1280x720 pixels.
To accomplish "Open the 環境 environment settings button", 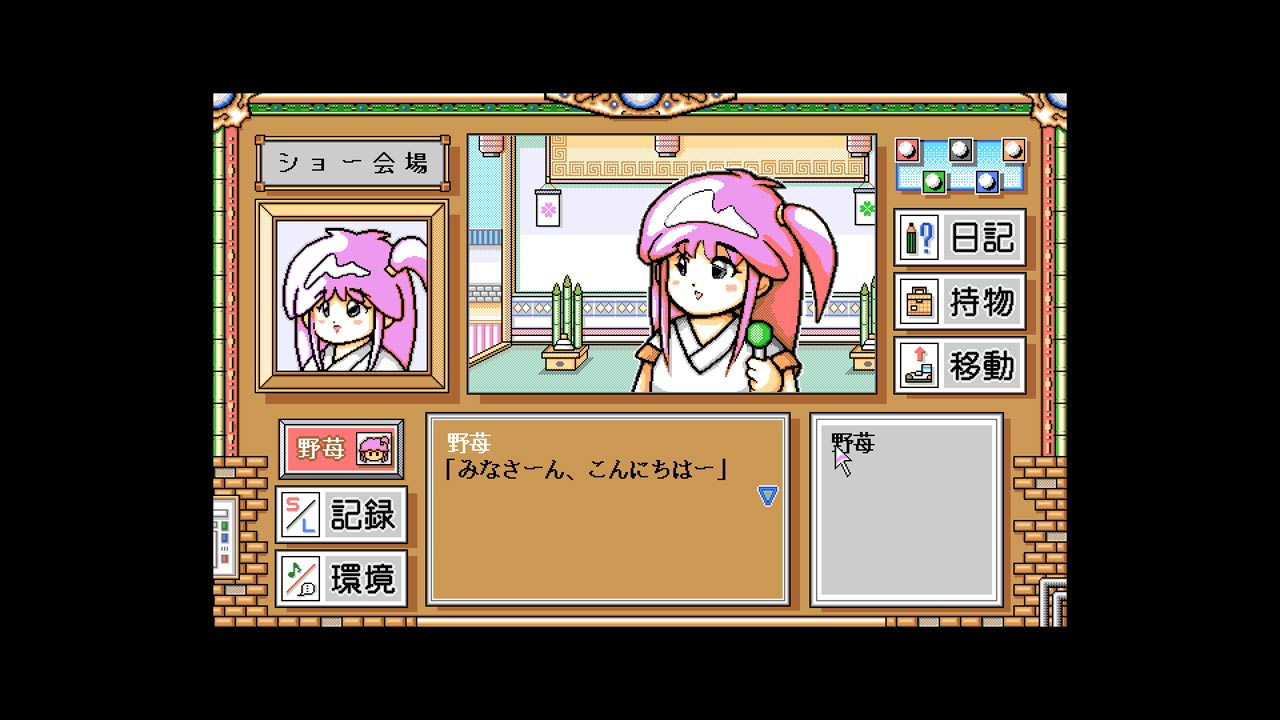I will click(x=341, y=578).
